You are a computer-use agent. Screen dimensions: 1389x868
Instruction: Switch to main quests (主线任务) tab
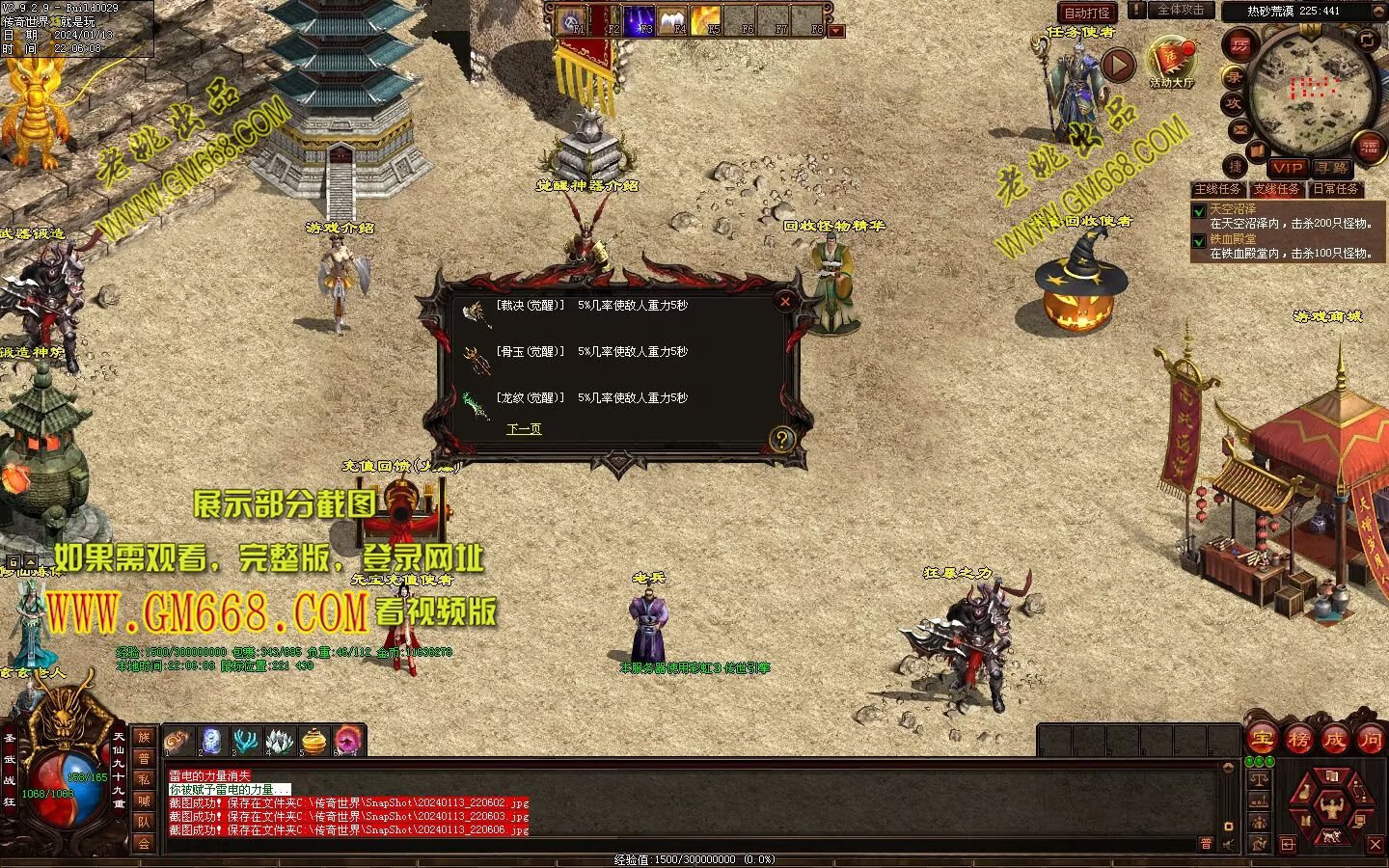pyautogui.click(x=1218, y=189)
